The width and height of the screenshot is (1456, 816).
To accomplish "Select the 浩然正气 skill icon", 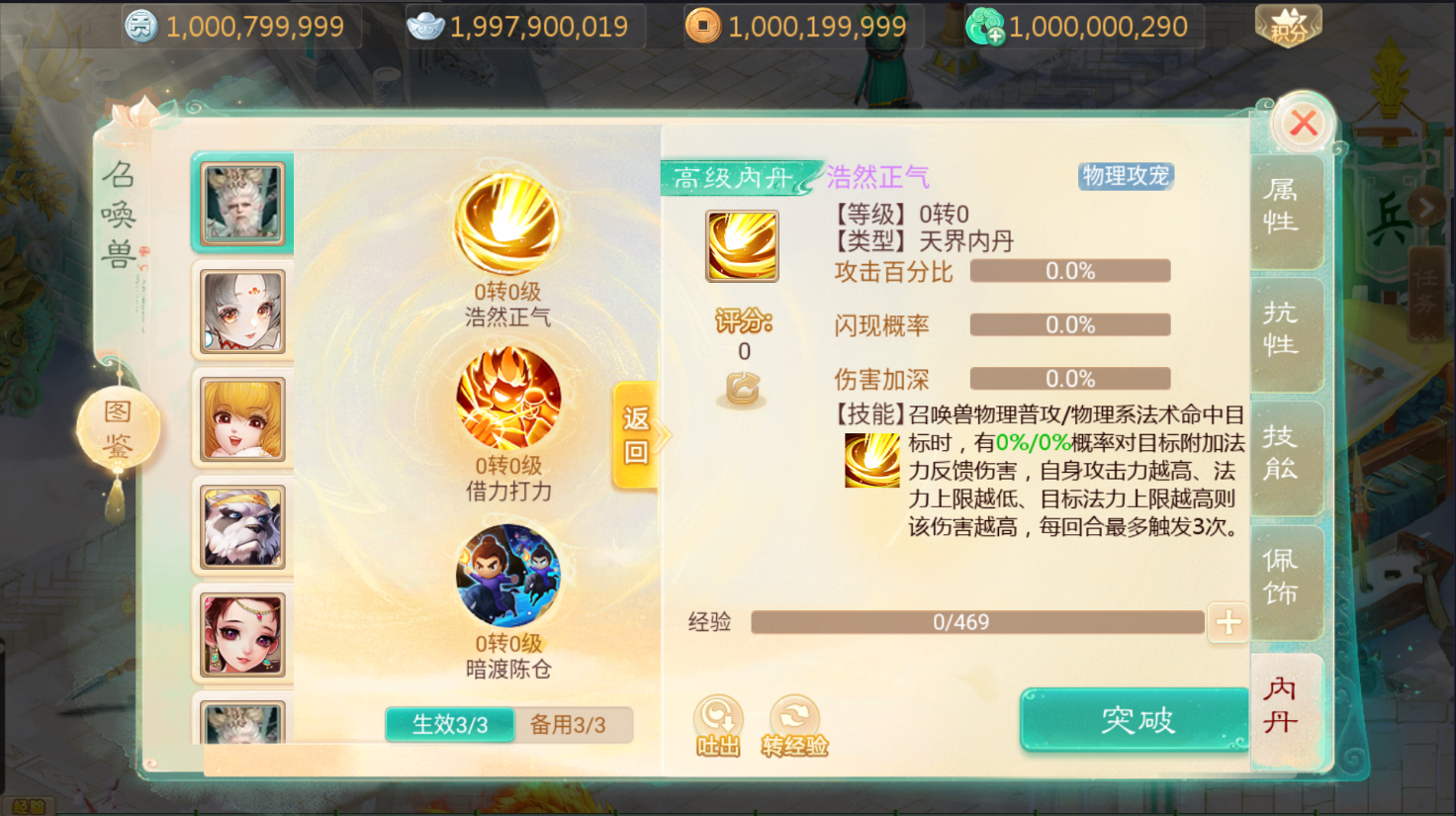I will (x=507, y=227).
